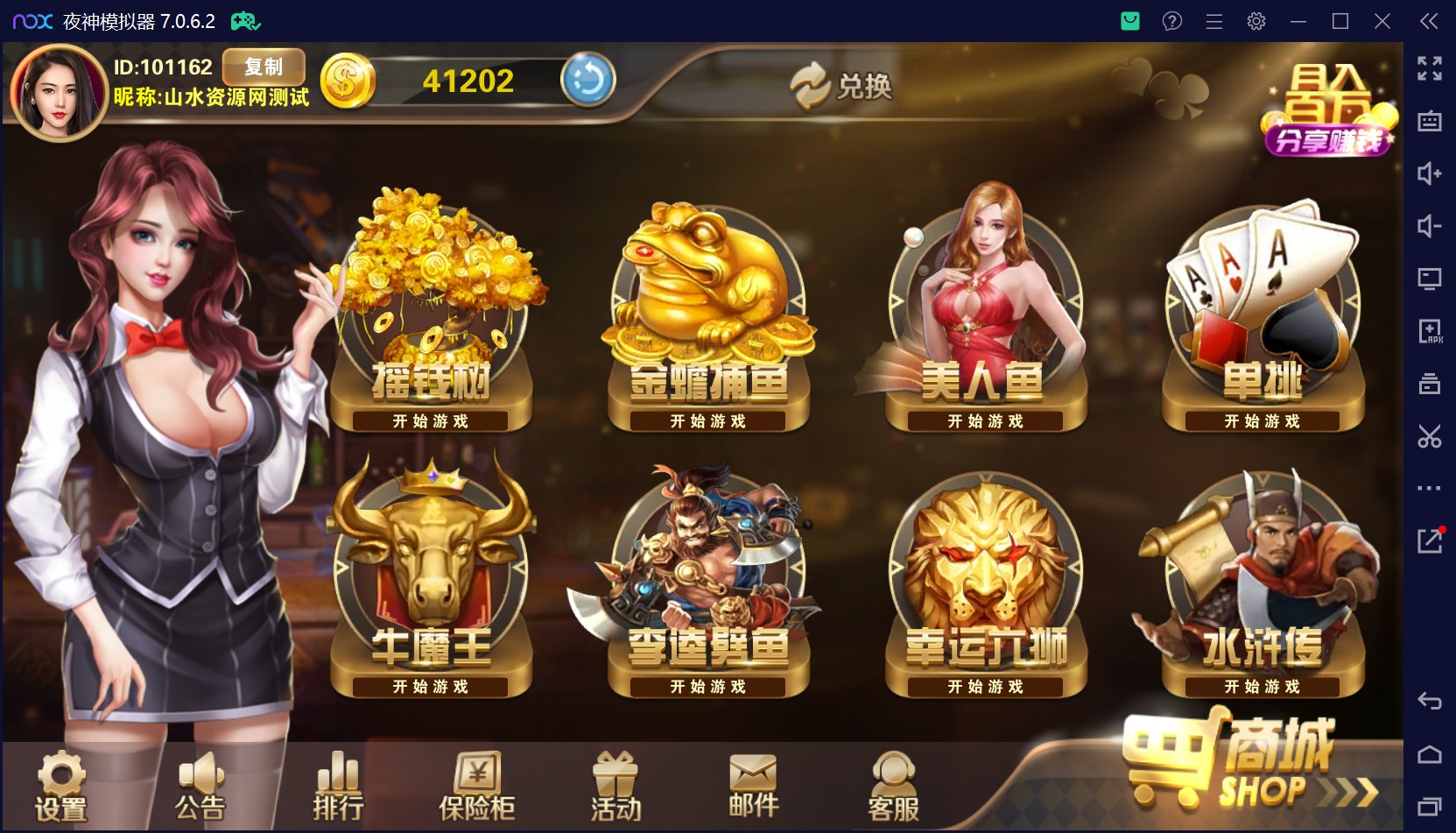This screenshot has height=833, width=1456.
Task: Open the 活动 events gift icon
Action: click(614, 787)
